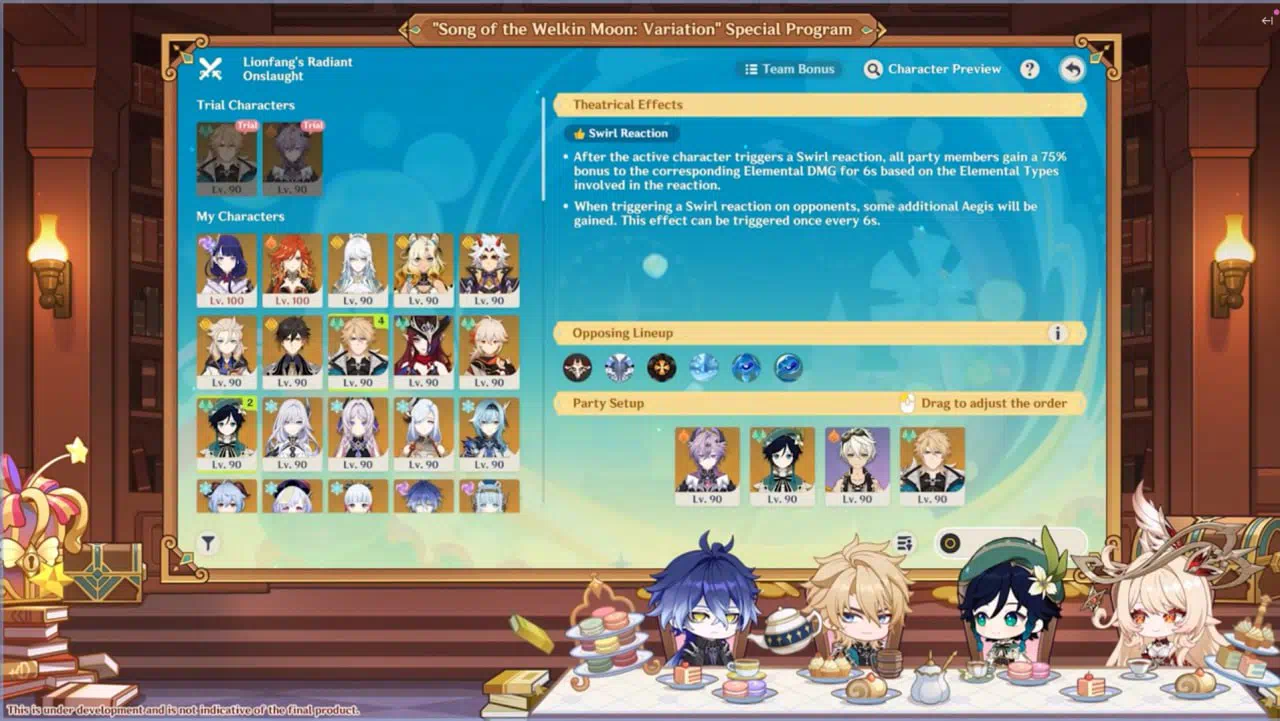Choose Arataki Itto with red horns
1280x721 pixels.
point(489,270)
